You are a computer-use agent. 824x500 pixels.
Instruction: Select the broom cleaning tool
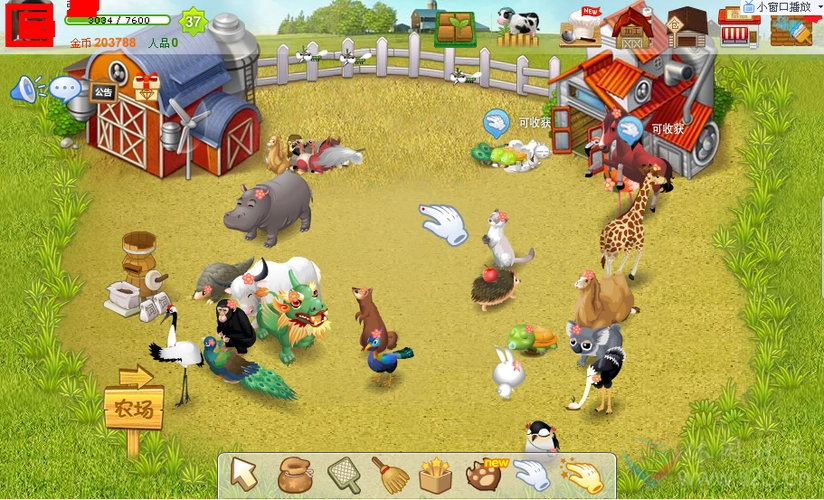click(390, 474)
